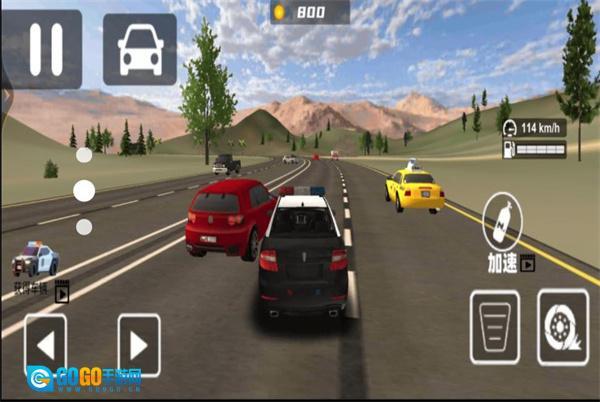Image resolution: width=600 pixels, height=402 pixels.
Task: Hit the brake pedal button
Action: pyautogui.click(x=495, y=326)
